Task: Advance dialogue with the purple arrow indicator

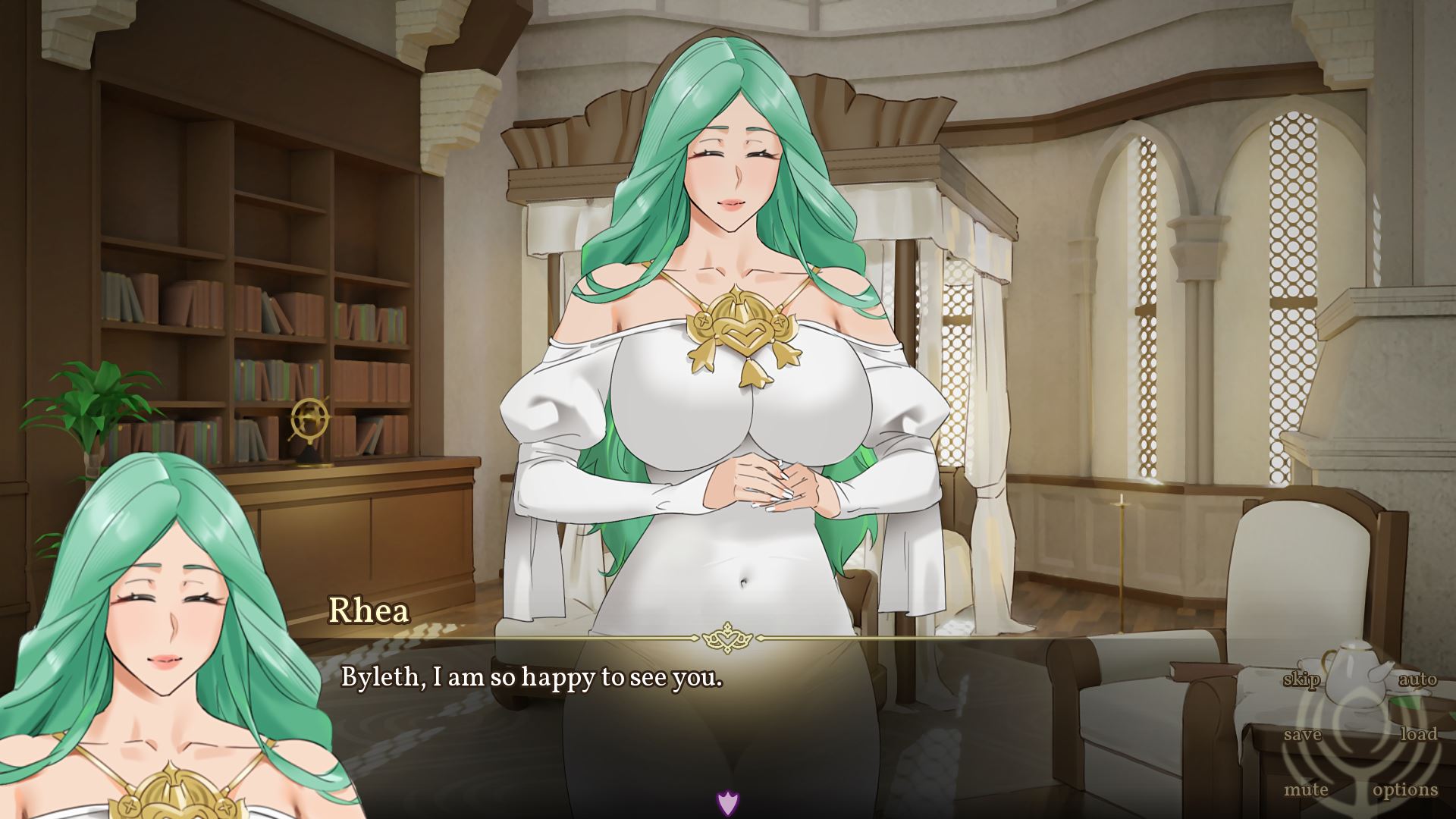Action: point(727,802)
